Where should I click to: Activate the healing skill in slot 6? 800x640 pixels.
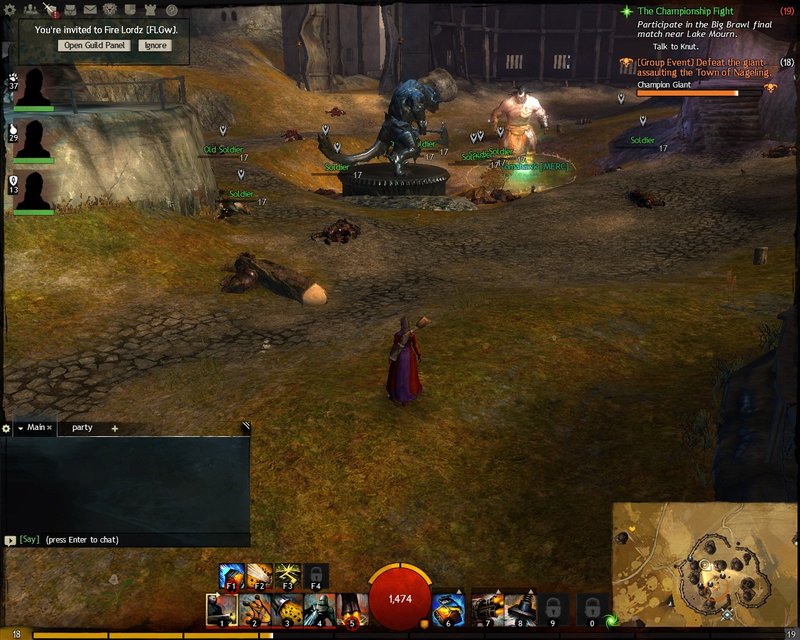coord(447,607)
